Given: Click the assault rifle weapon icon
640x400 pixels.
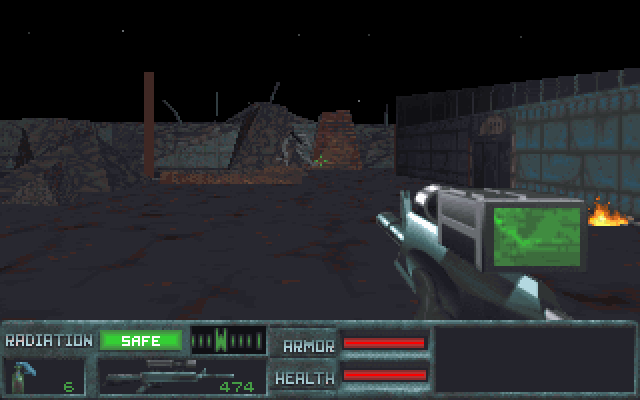Looking at the screenshot, I should click(x=155, y=376).
